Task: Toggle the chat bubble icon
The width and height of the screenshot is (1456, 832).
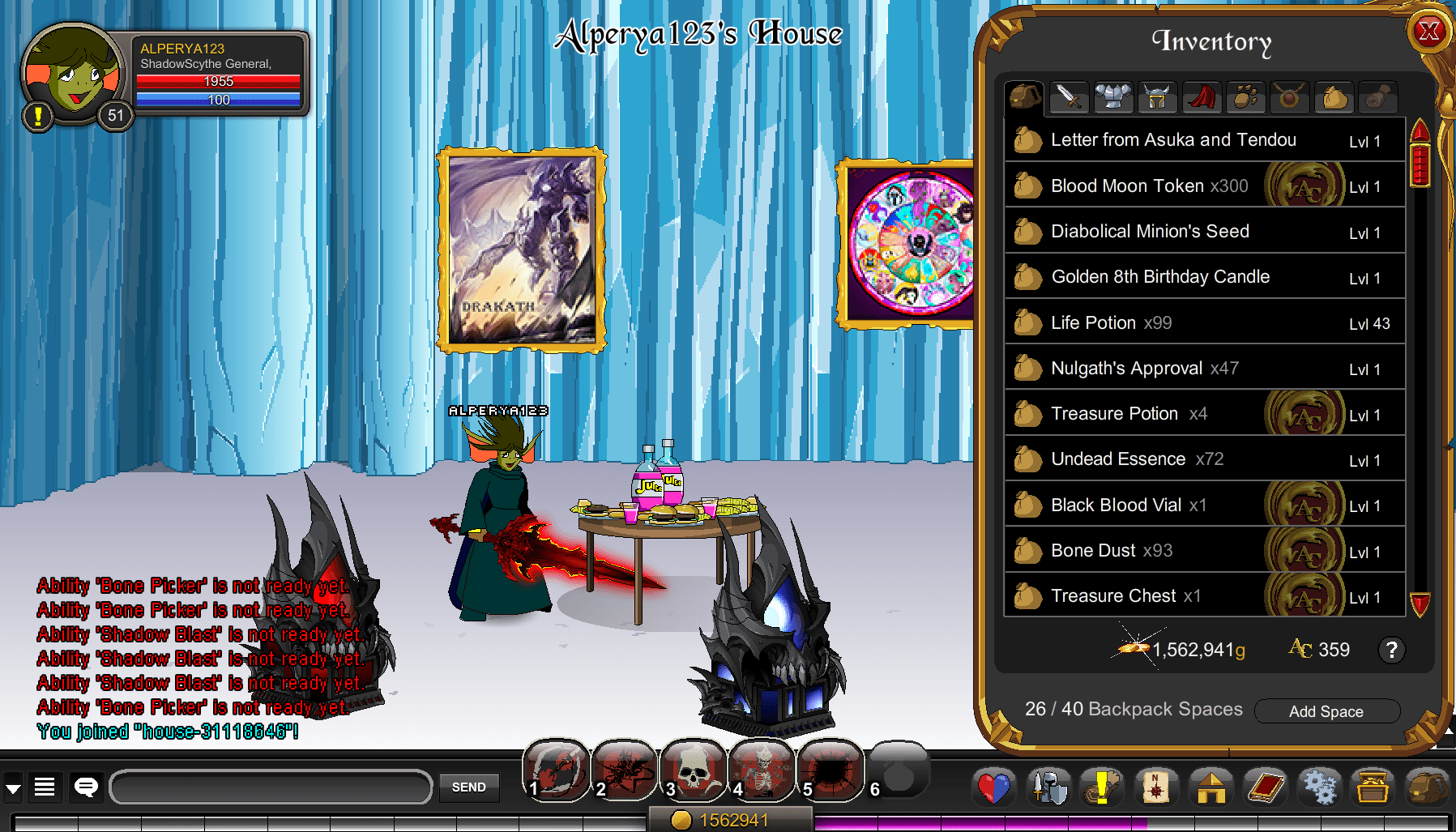Action: click(83, 787)
